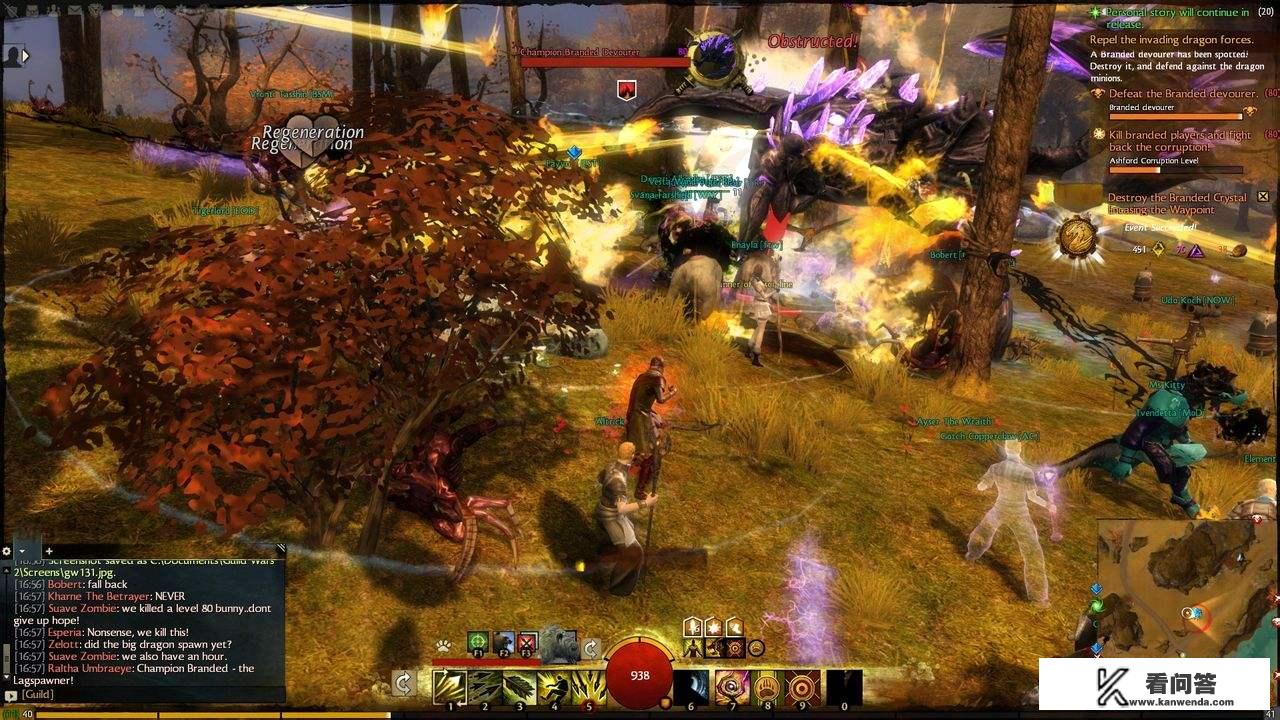The image size is (1280, 720).
Task: Click the plus to add a chat tab
Action: point(49,551)
